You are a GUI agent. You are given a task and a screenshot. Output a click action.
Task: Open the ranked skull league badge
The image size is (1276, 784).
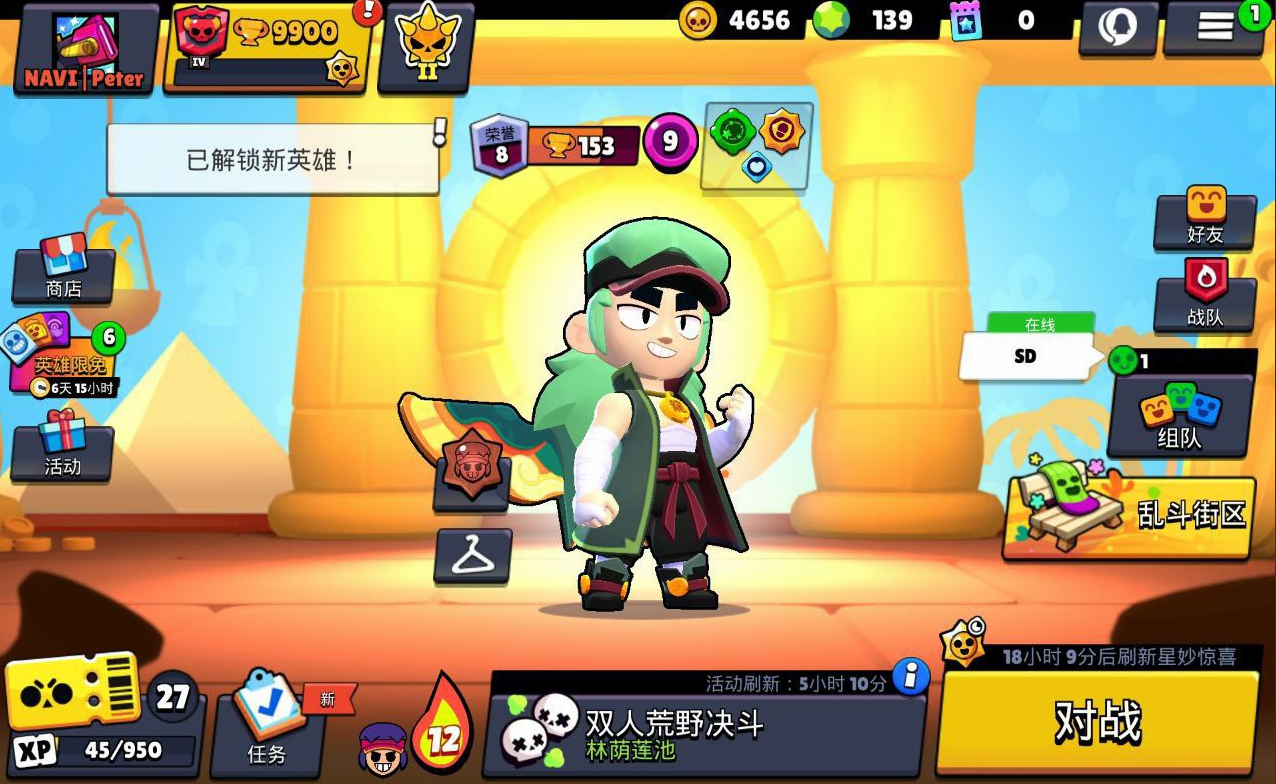click(x=426, y=50)
